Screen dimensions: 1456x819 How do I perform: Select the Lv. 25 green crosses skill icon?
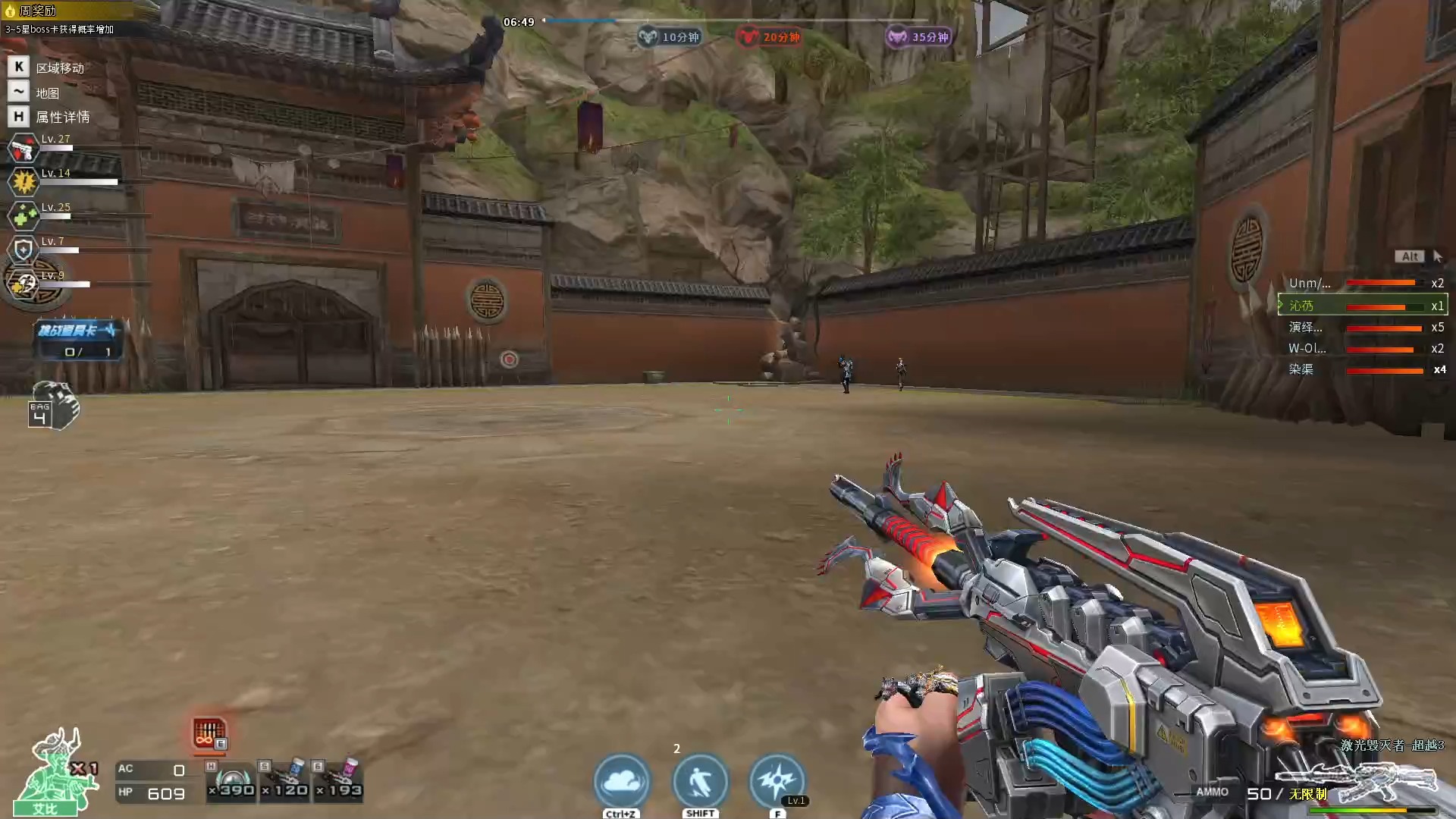click(23, 216)
